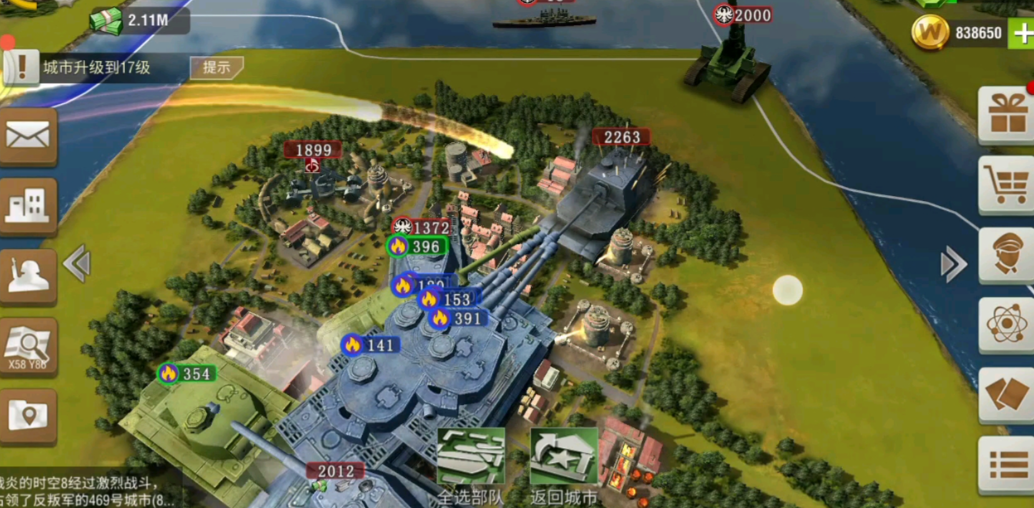
Task: Open the mail envelope icon
Action: (27, 136)
